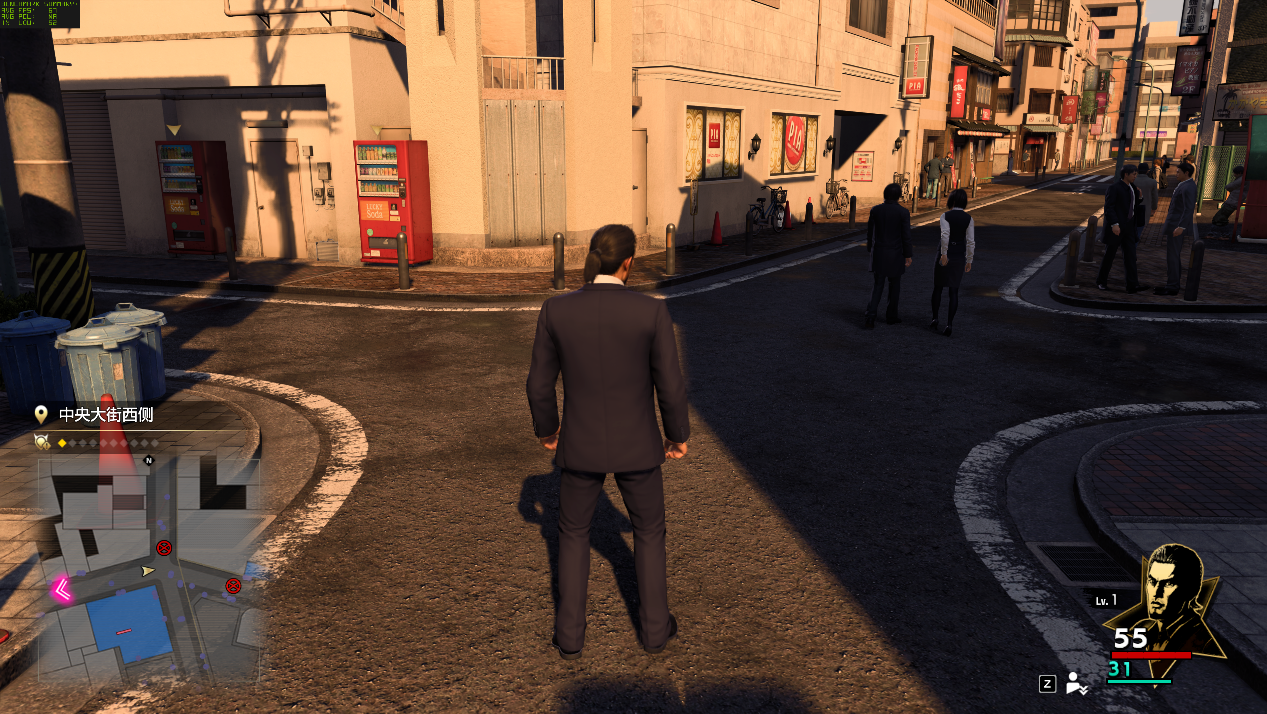
Task: Select the pink chevron marker on the minimap
Action: [x=63, y=590]
